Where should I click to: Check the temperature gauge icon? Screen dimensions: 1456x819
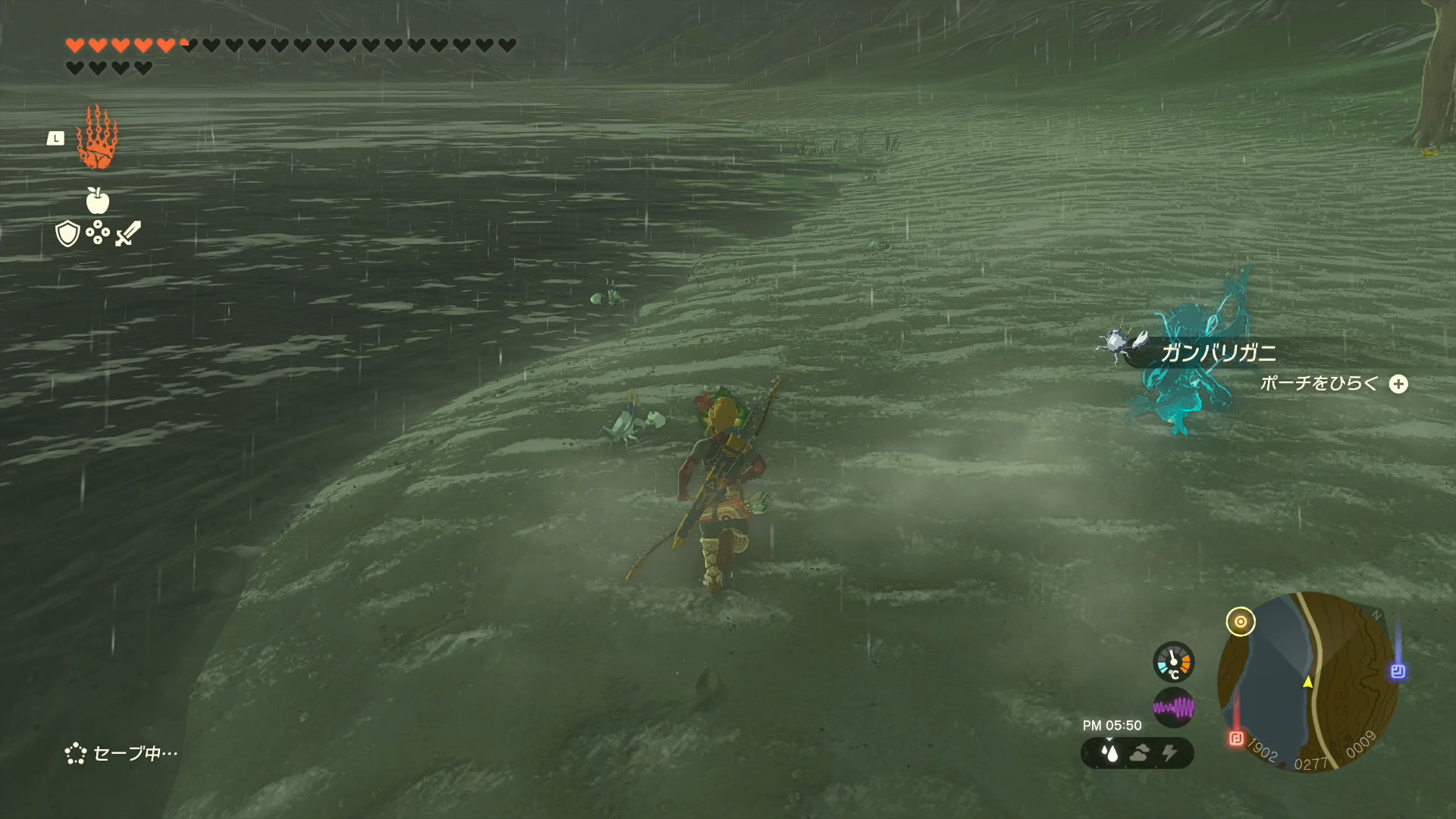pyautogui.click(x=1173, y=662)
